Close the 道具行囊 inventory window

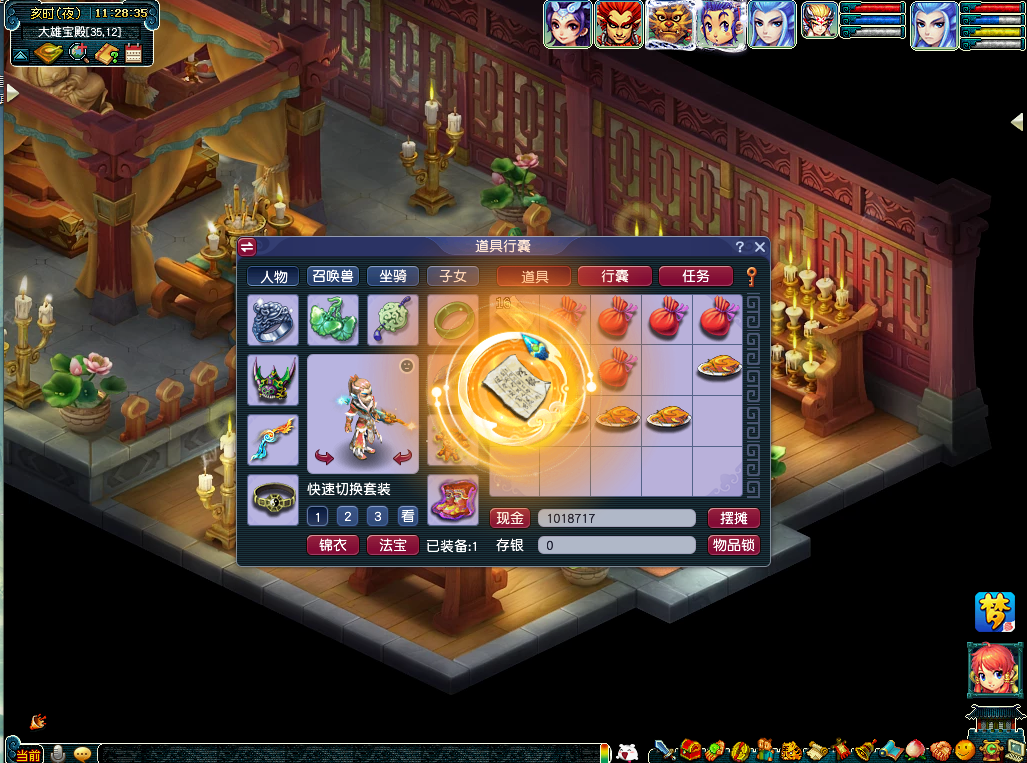(760, 247)
